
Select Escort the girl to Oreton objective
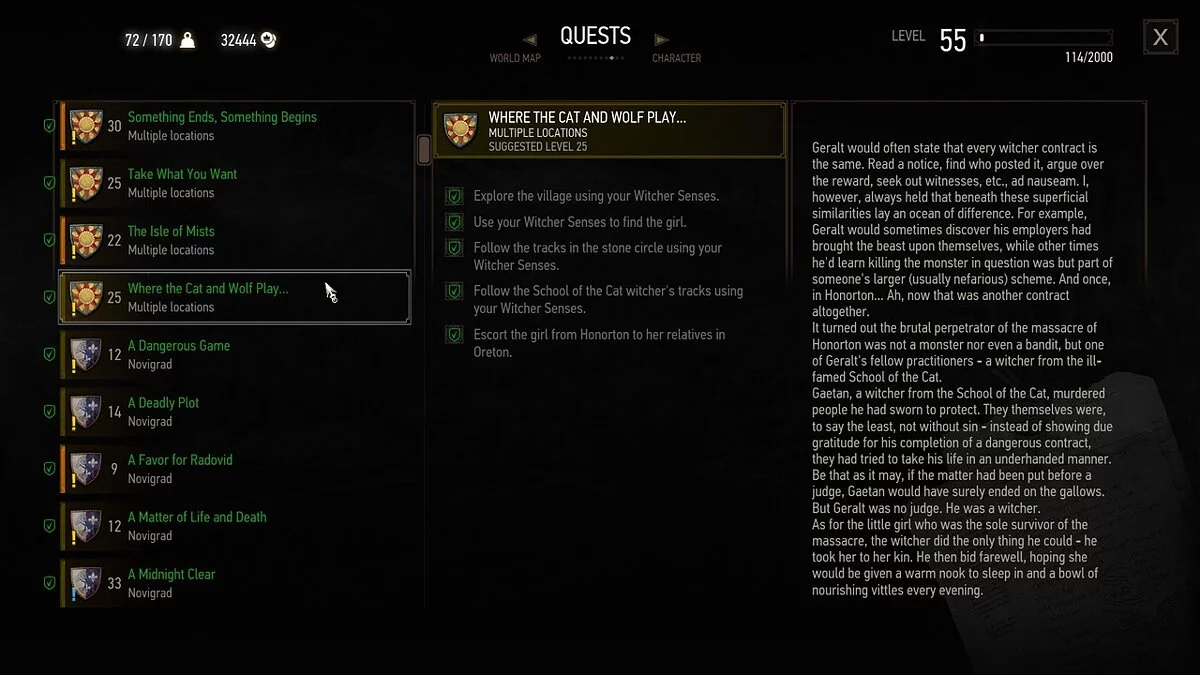[599, 343]
